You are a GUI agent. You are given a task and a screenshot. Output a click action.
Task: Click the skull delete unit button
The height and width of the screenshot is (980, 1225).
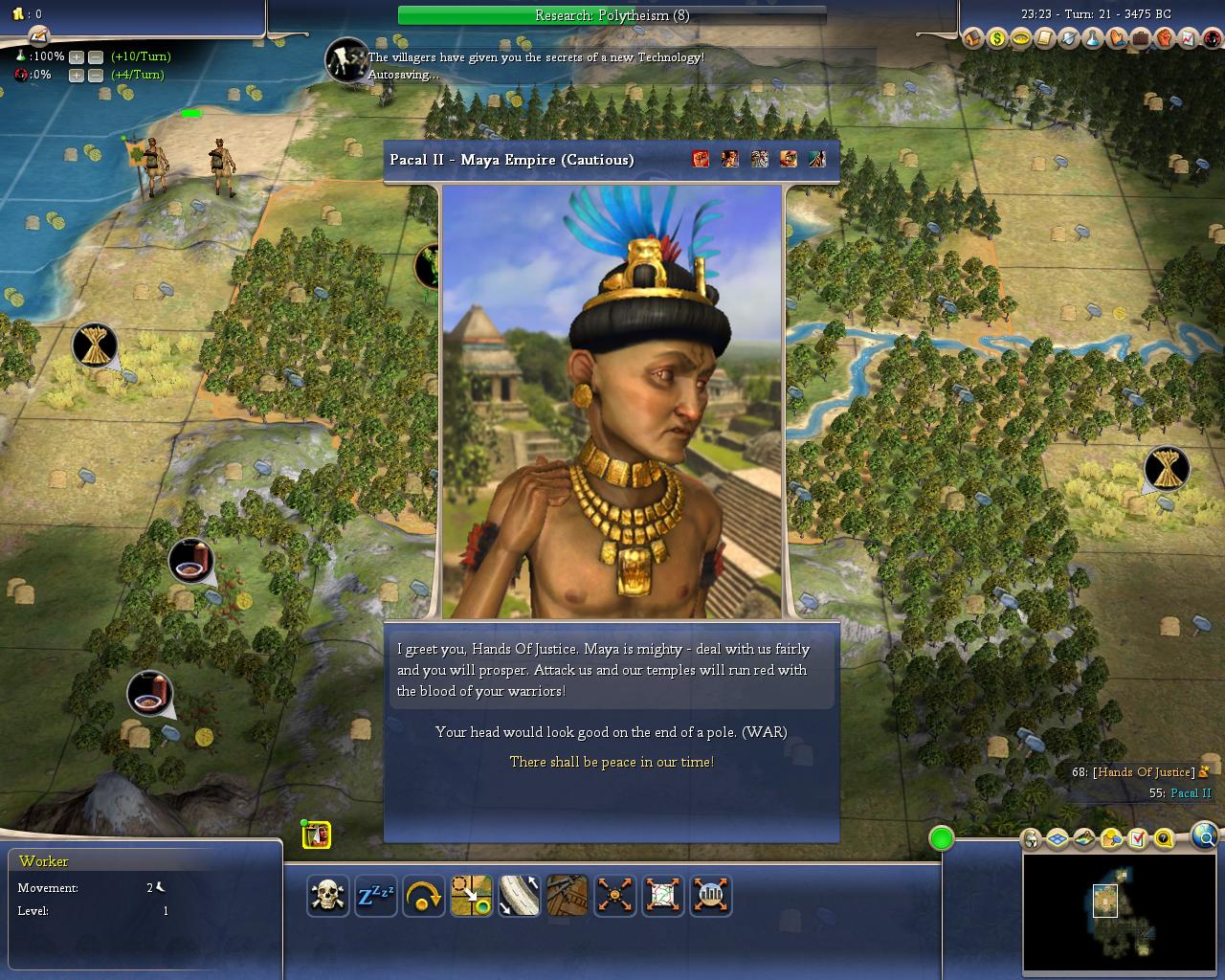point(328,896)
